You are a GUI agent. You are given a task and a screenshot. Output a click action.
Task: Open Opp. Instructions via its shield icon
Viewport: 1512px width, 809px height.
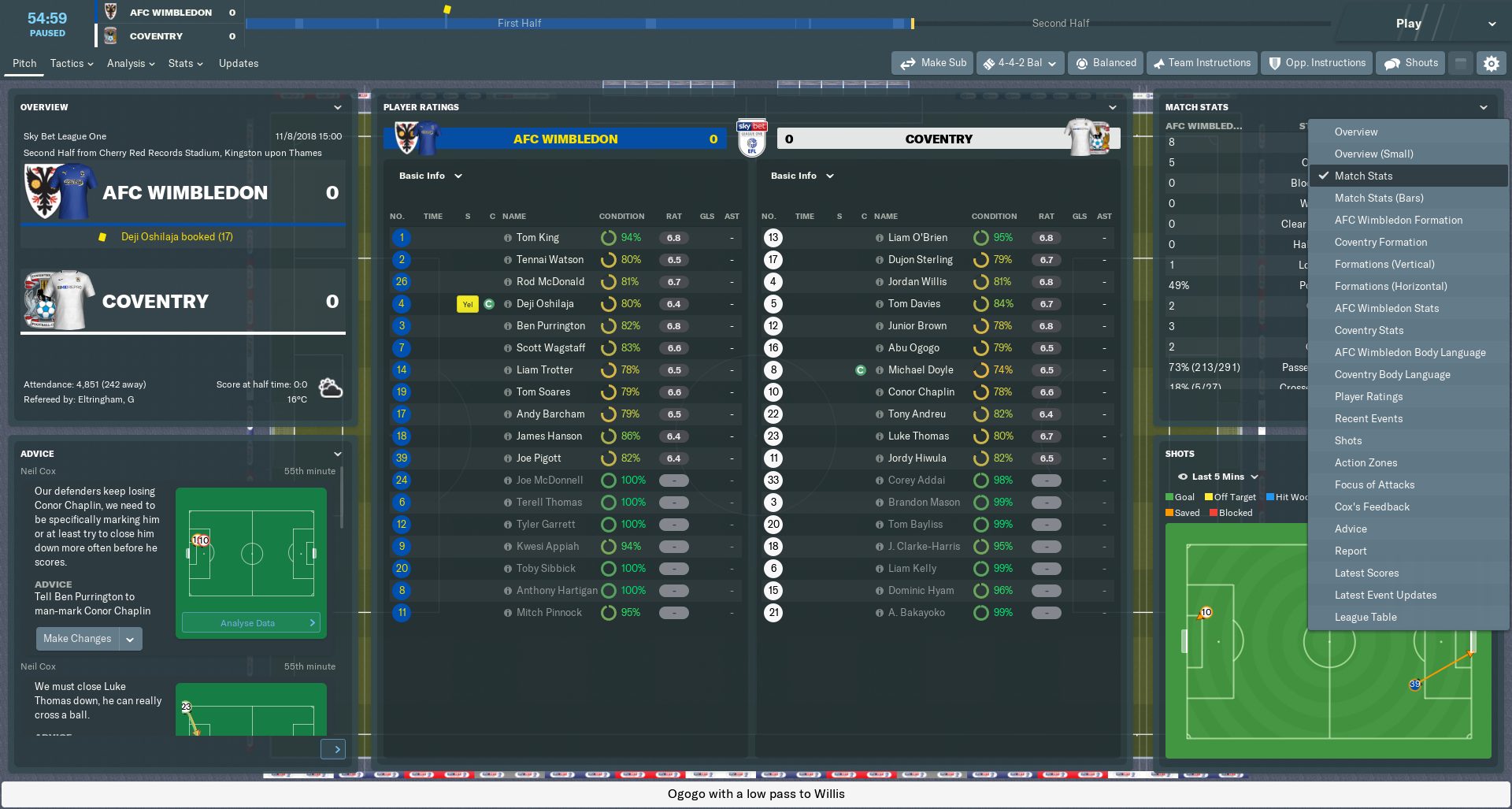(1273, 62)
